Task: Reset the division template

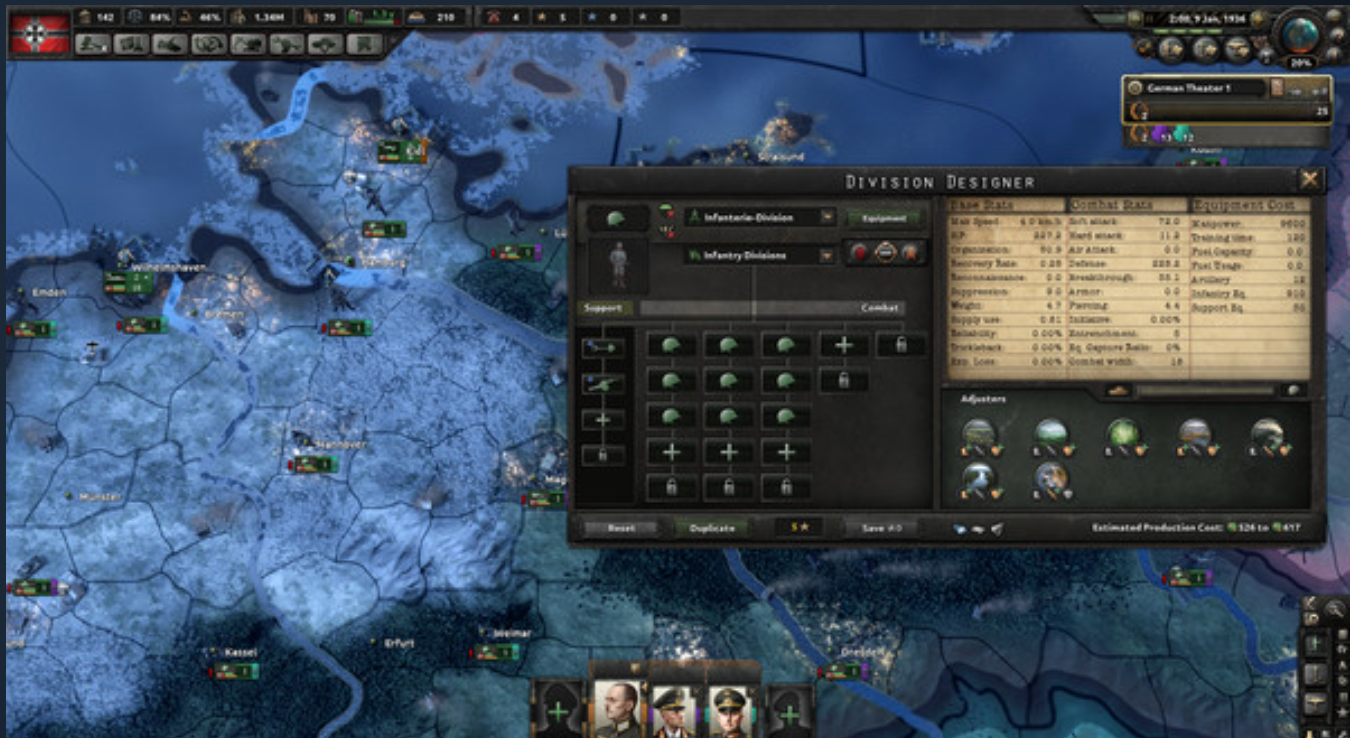Action: tap(620, 527)
